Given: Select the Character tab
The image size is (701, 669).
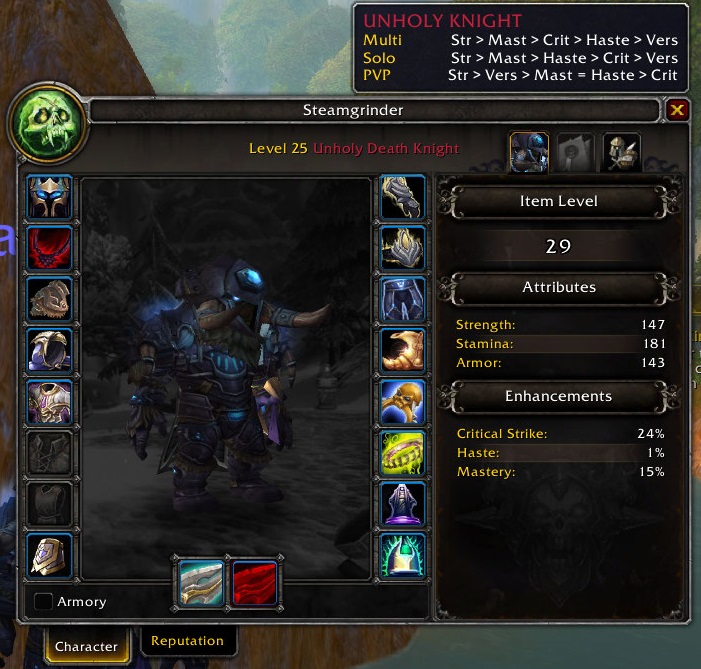Looking at the screenshot, I should [x=86, y=646].
